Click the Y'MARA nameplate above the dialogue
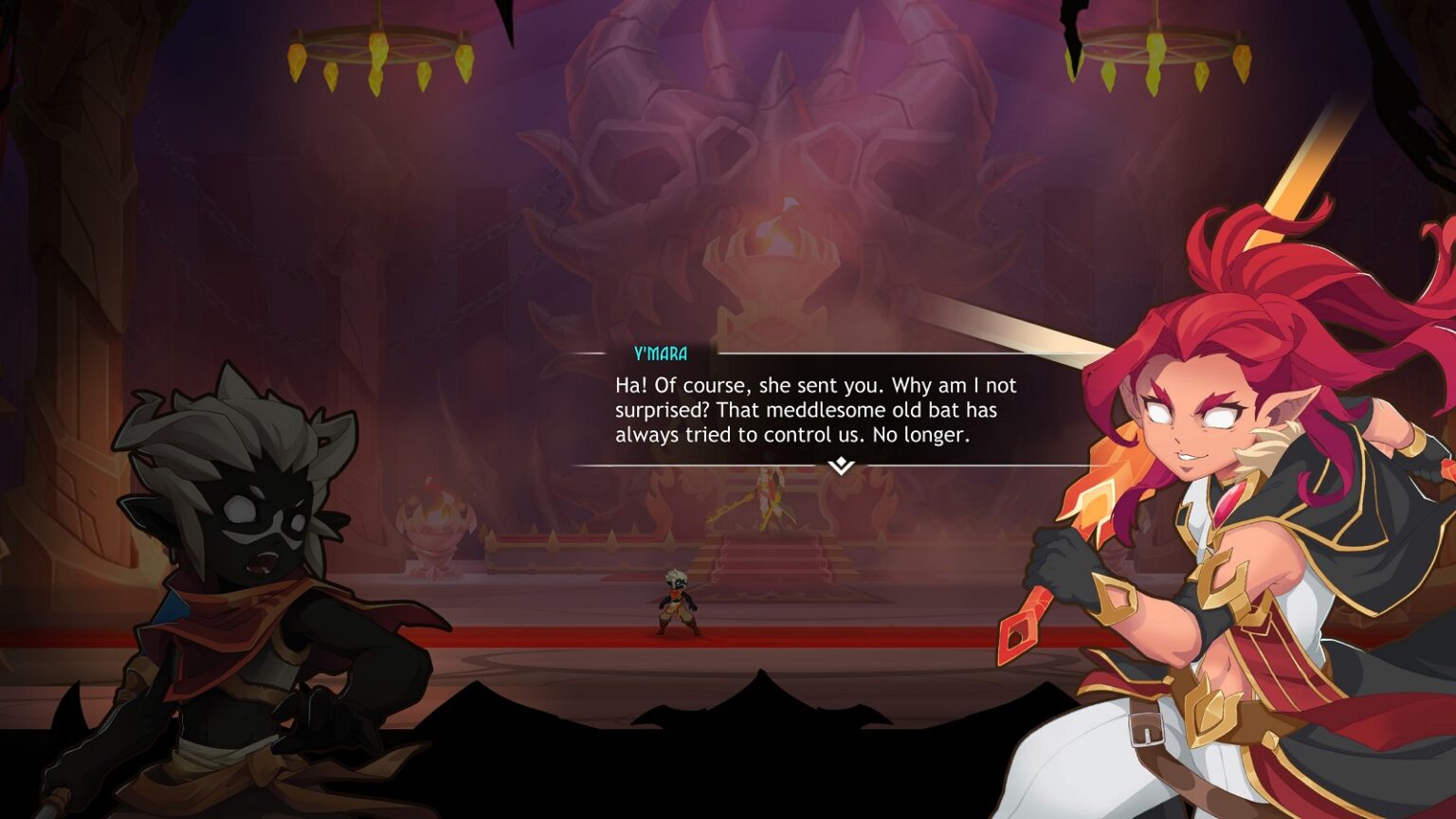This screenshot has width=1456, height=819. (660, 352)
